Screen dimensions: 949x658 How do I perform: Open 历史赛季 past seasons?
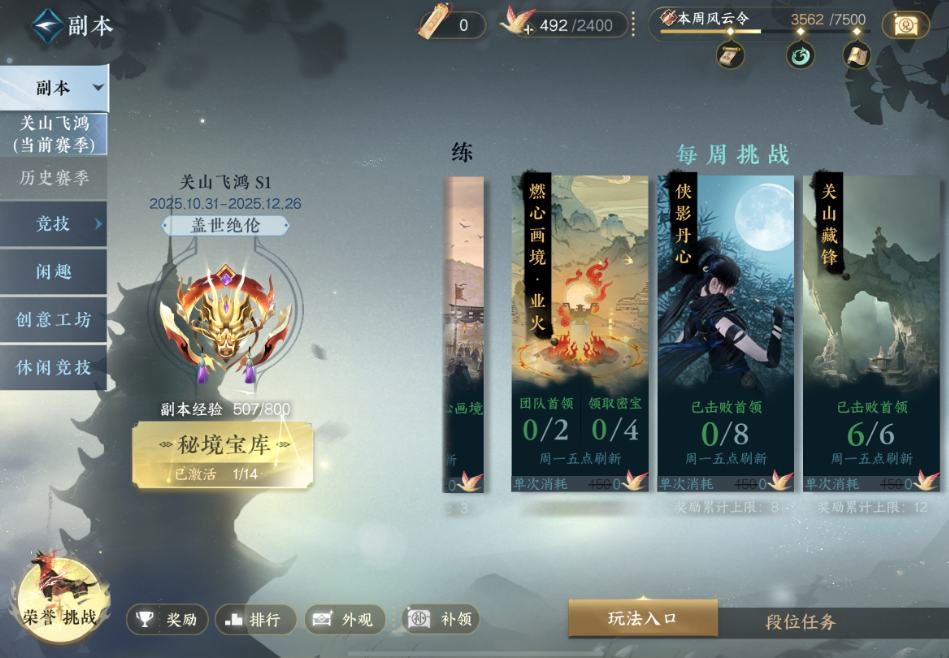click(x=54, y=178)
